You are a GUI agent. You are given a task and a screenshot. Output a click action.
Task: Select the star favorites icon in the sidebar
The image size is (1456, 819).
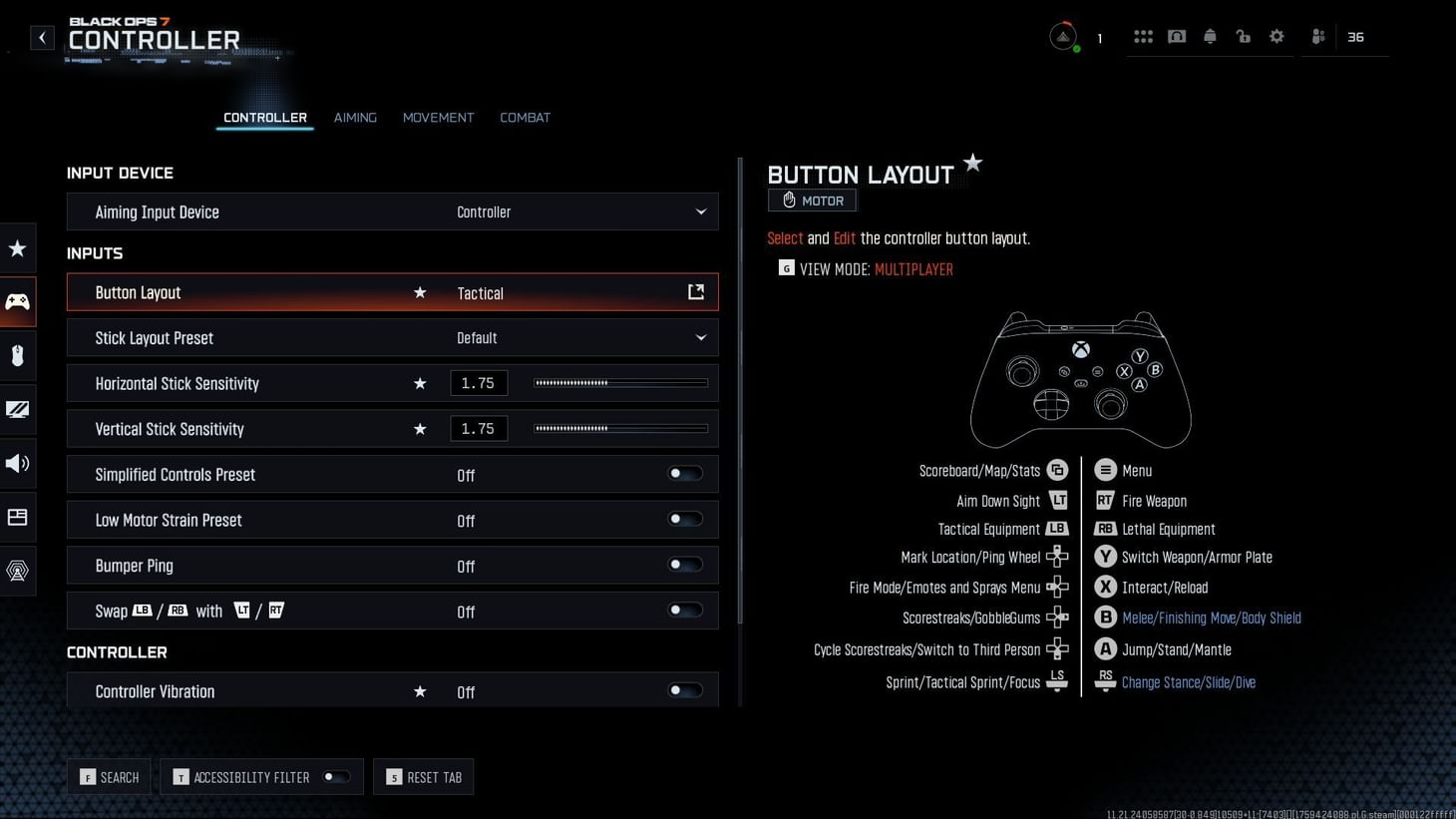[x=17, y=248]
